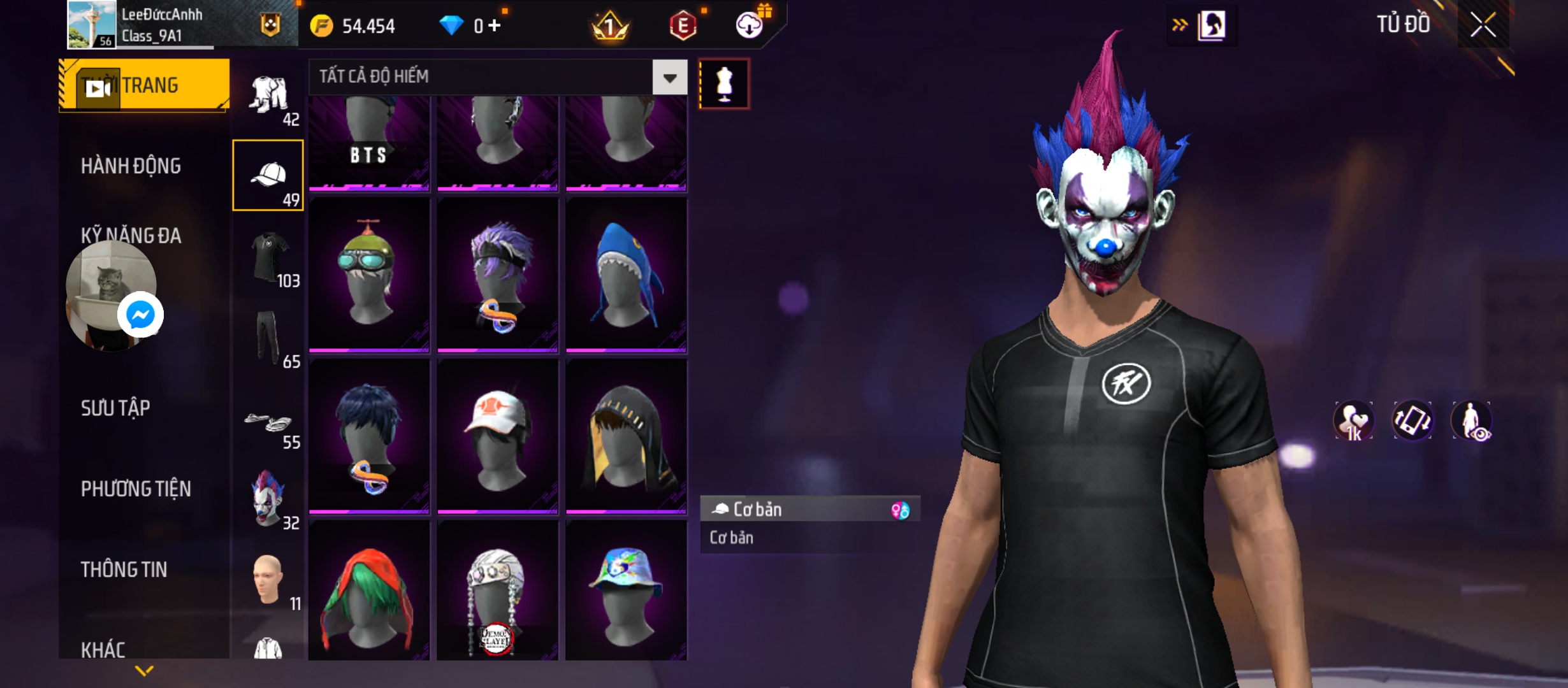Open the Messenger chat head overlay
1568x688 pixels.
140,315
